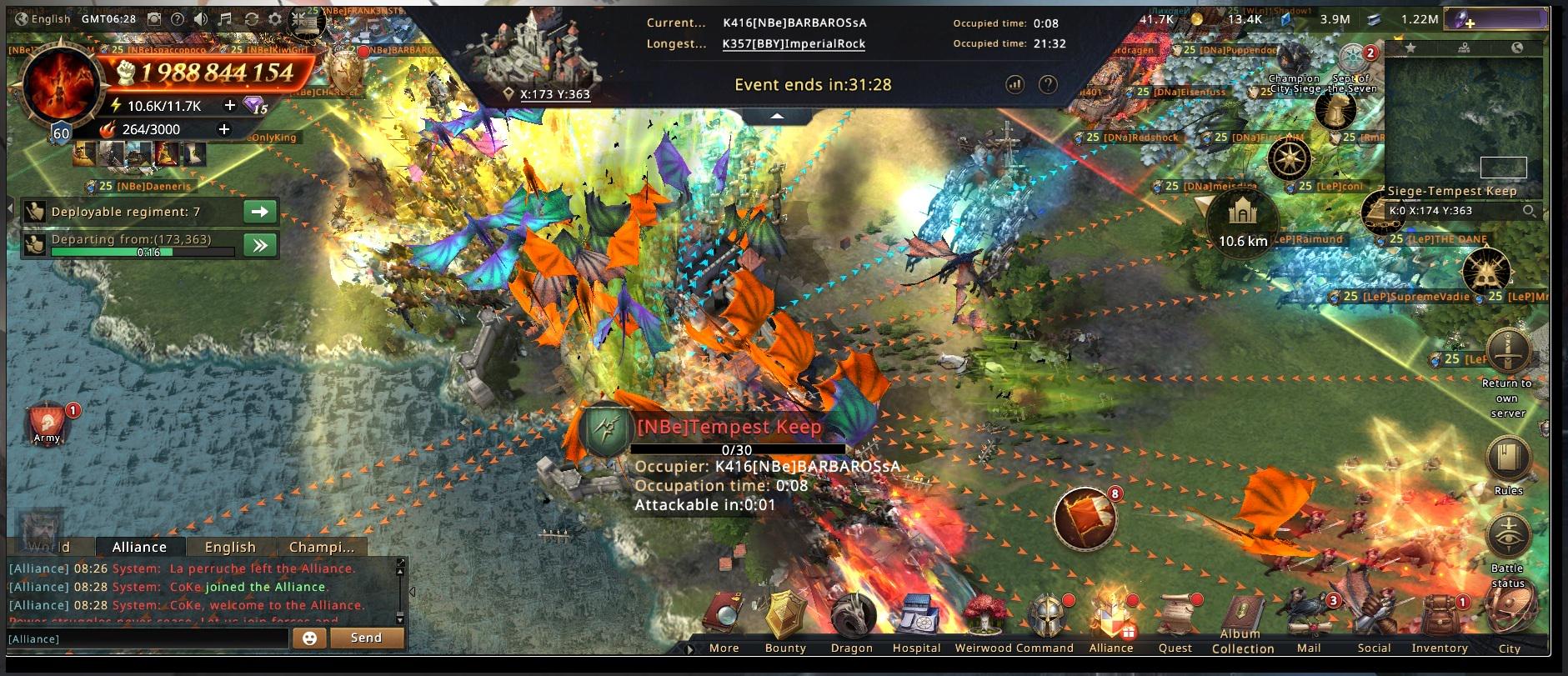The width and height of the screenshot is (1568, 676).
Task: Open the Rules book
Action: [x=1508, y=460]
